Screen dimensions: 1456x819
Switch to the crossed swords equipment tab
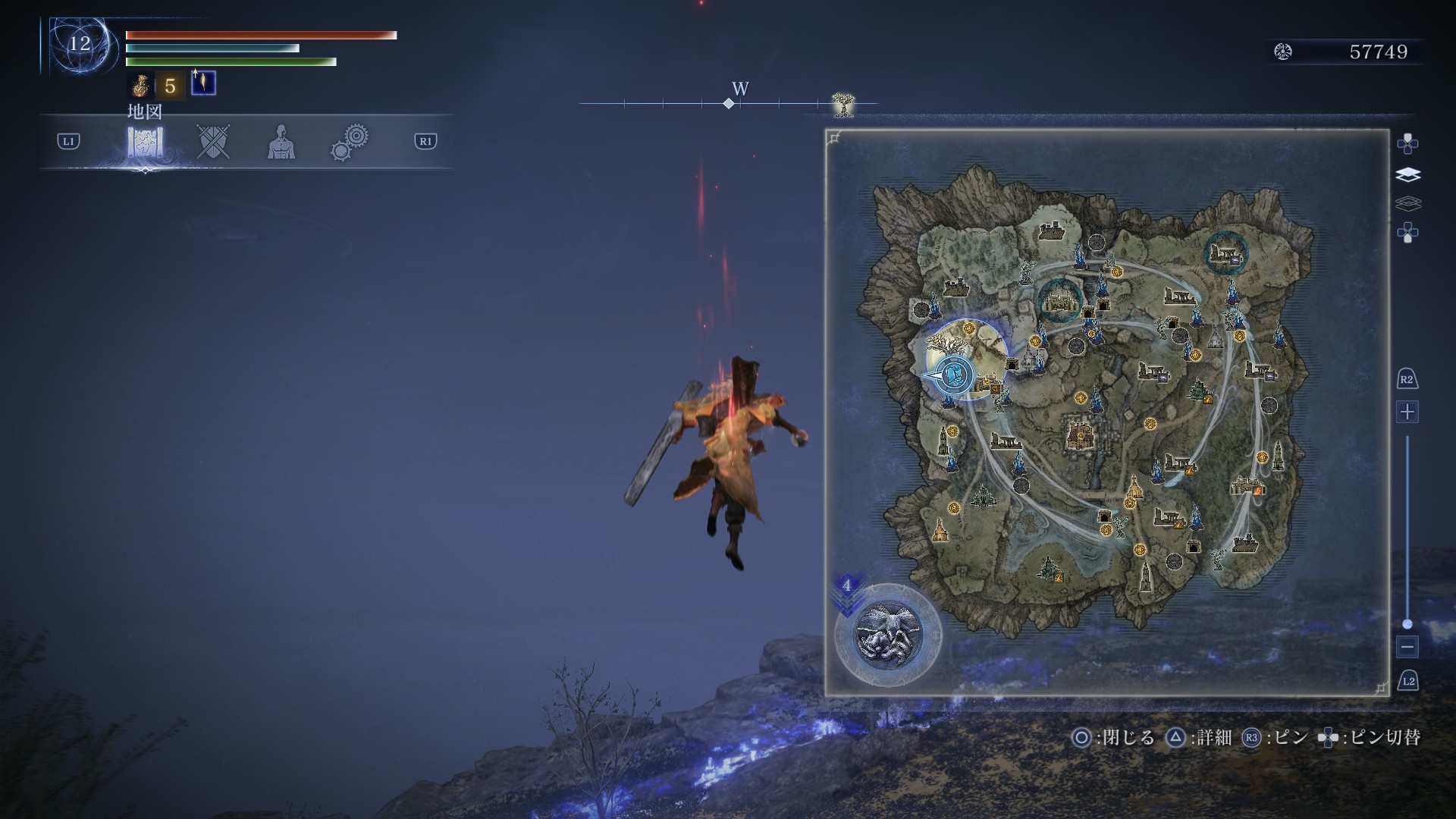tap(213, 142)
